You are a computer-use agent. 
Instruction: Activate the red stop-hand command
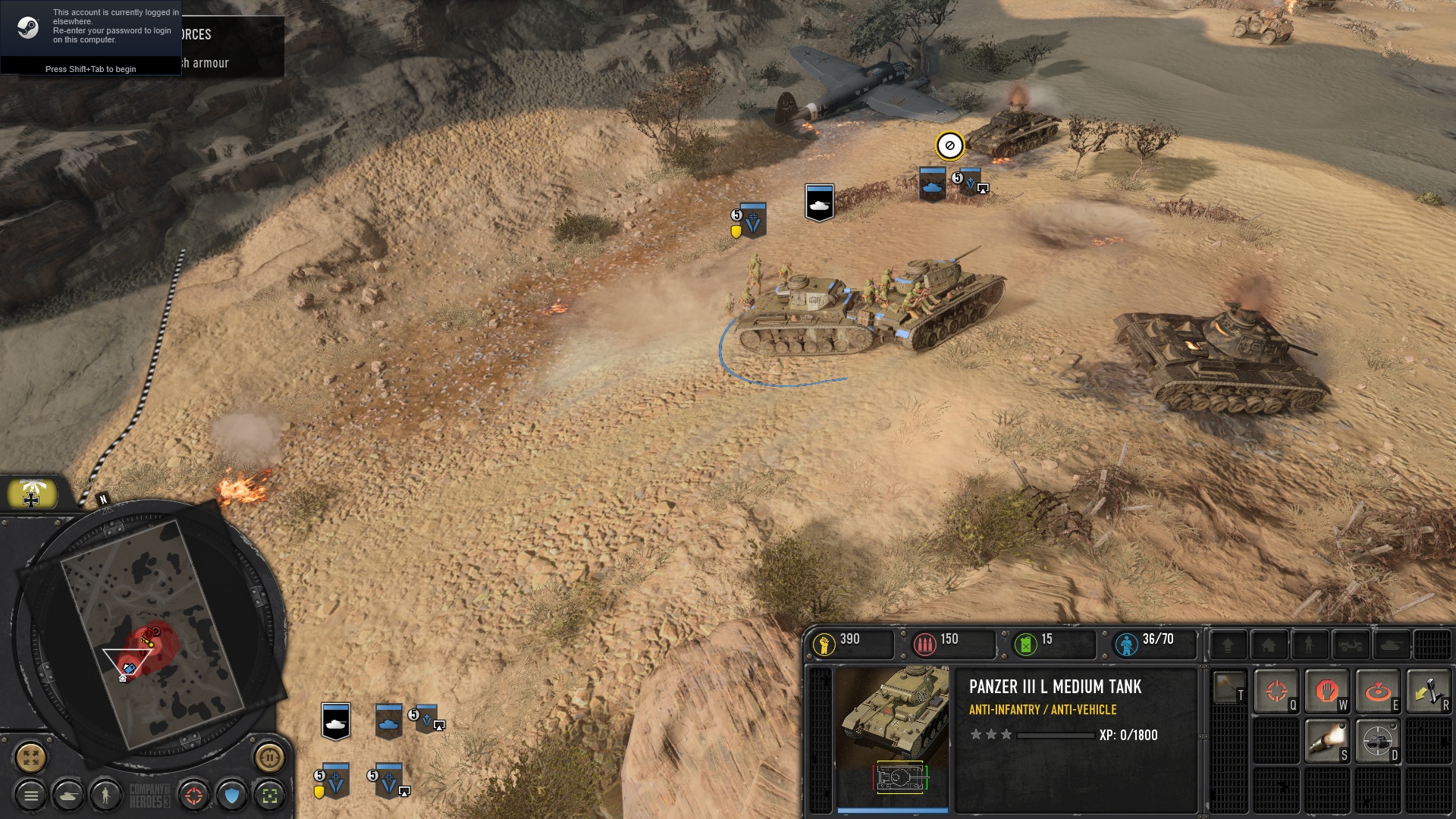(x=1326, y=692)
